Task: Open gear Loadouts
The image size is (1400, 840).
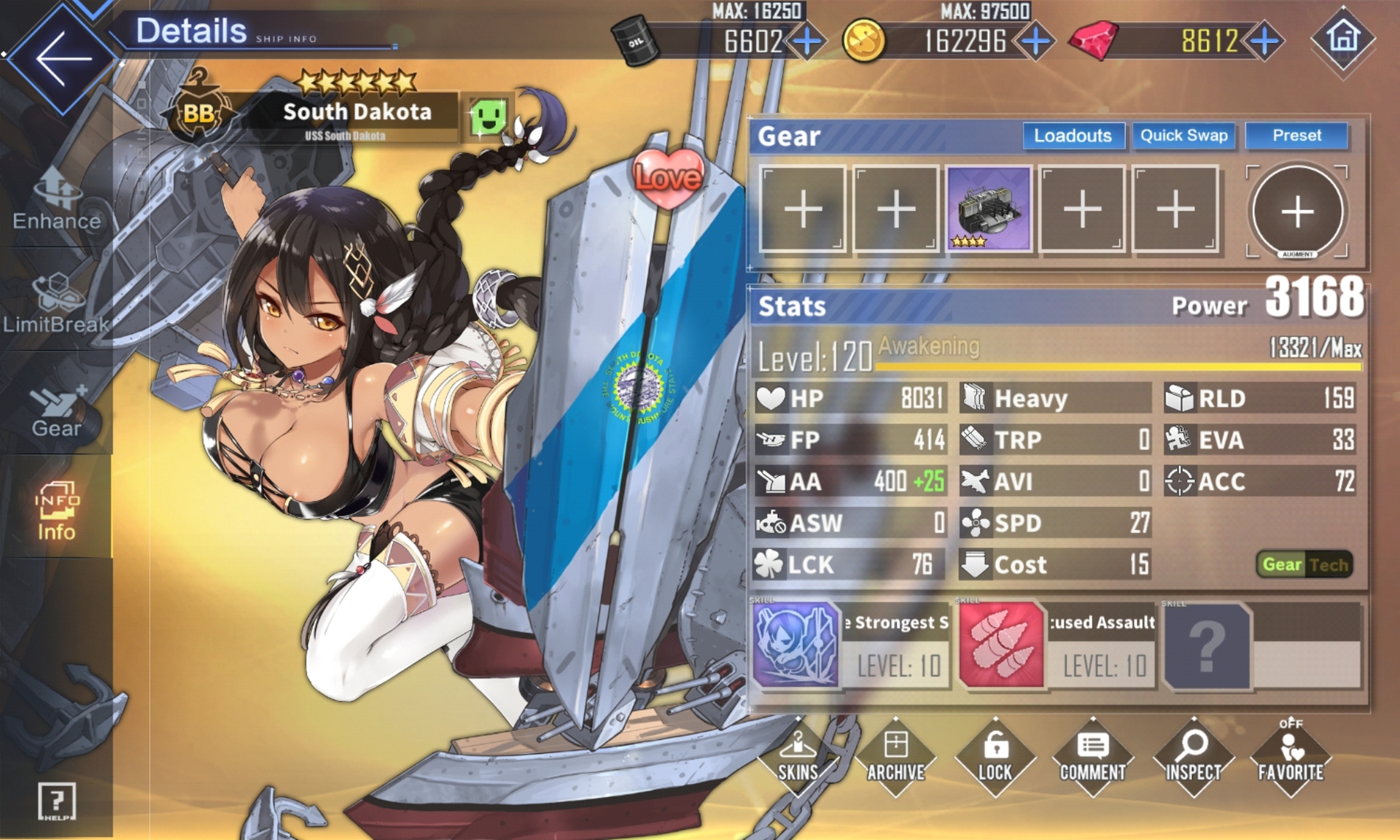Action: click(1072, 136)
